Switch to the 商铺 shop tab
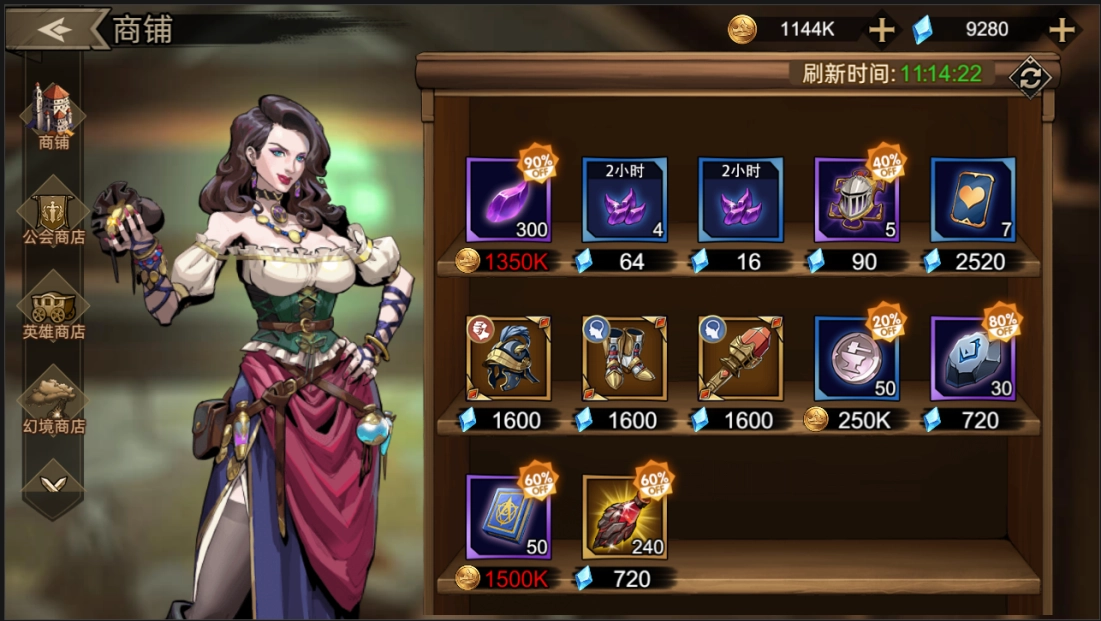The height and width of the screenshot is (621, 1101). tap(54, 116)
